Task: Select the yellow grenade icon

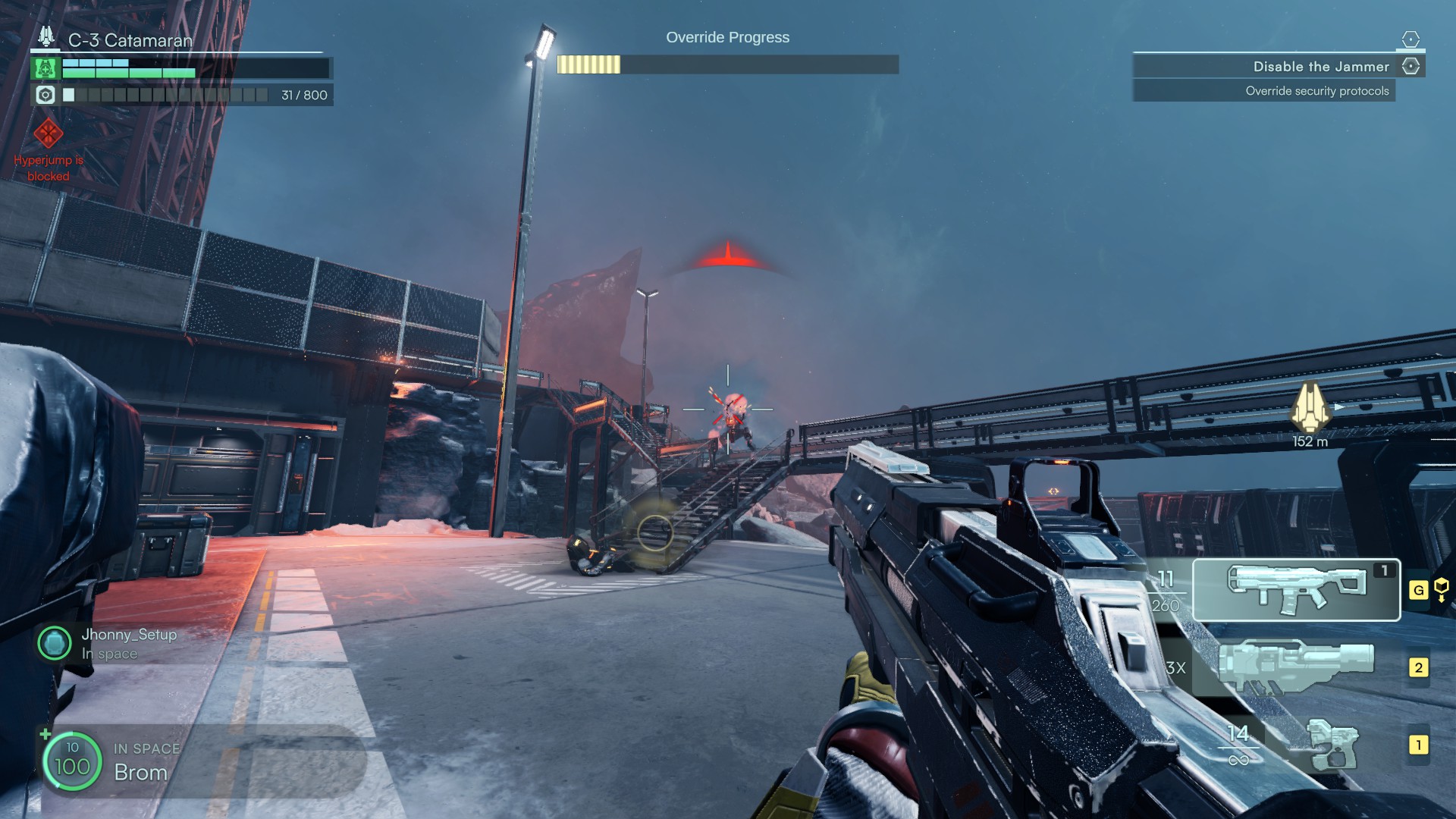Action: pyautogui.click(x=1441, y=588)
